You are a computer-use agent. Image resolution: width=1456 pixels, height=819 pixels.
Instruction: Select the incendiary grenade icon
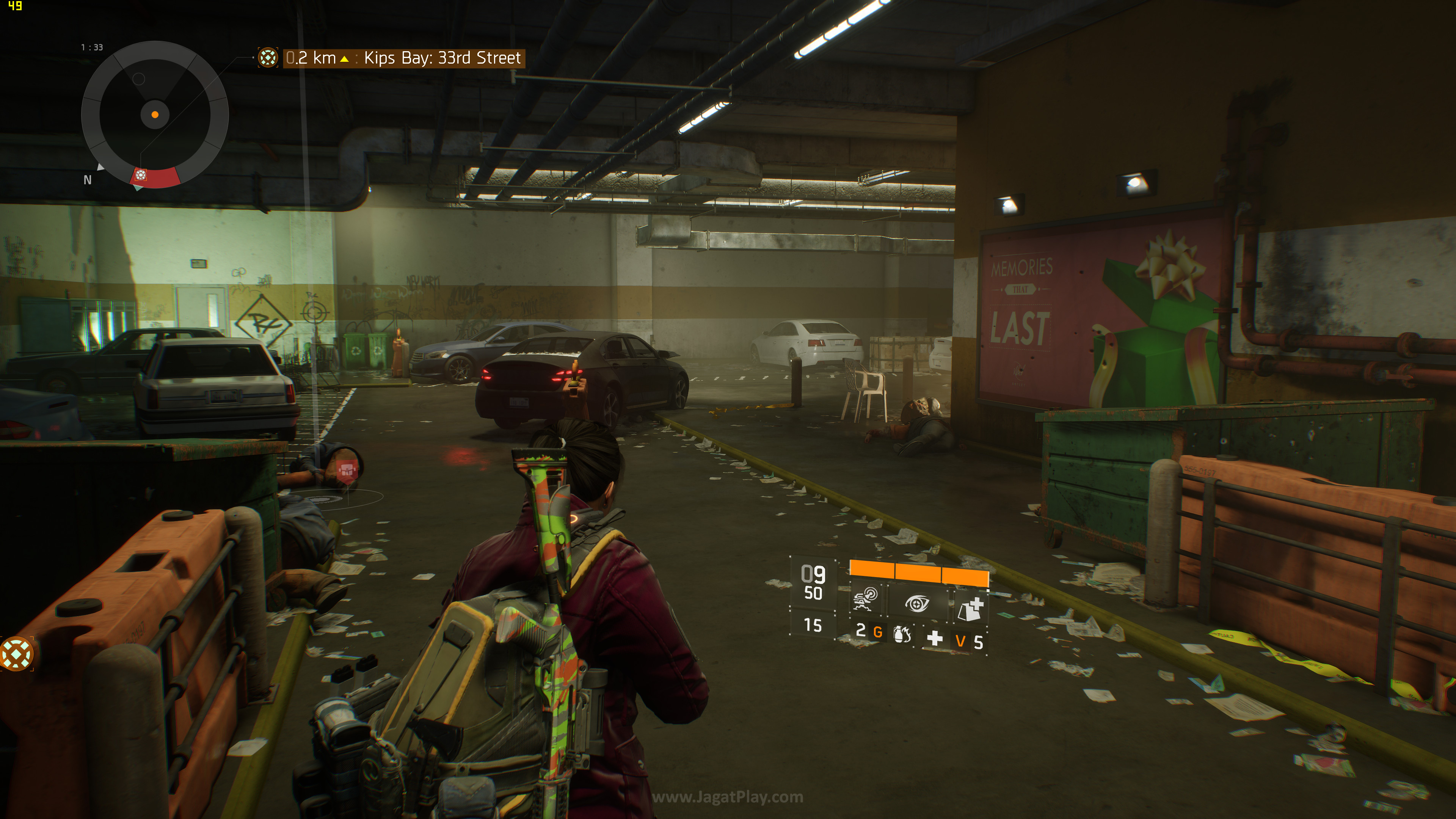(902, 635)
